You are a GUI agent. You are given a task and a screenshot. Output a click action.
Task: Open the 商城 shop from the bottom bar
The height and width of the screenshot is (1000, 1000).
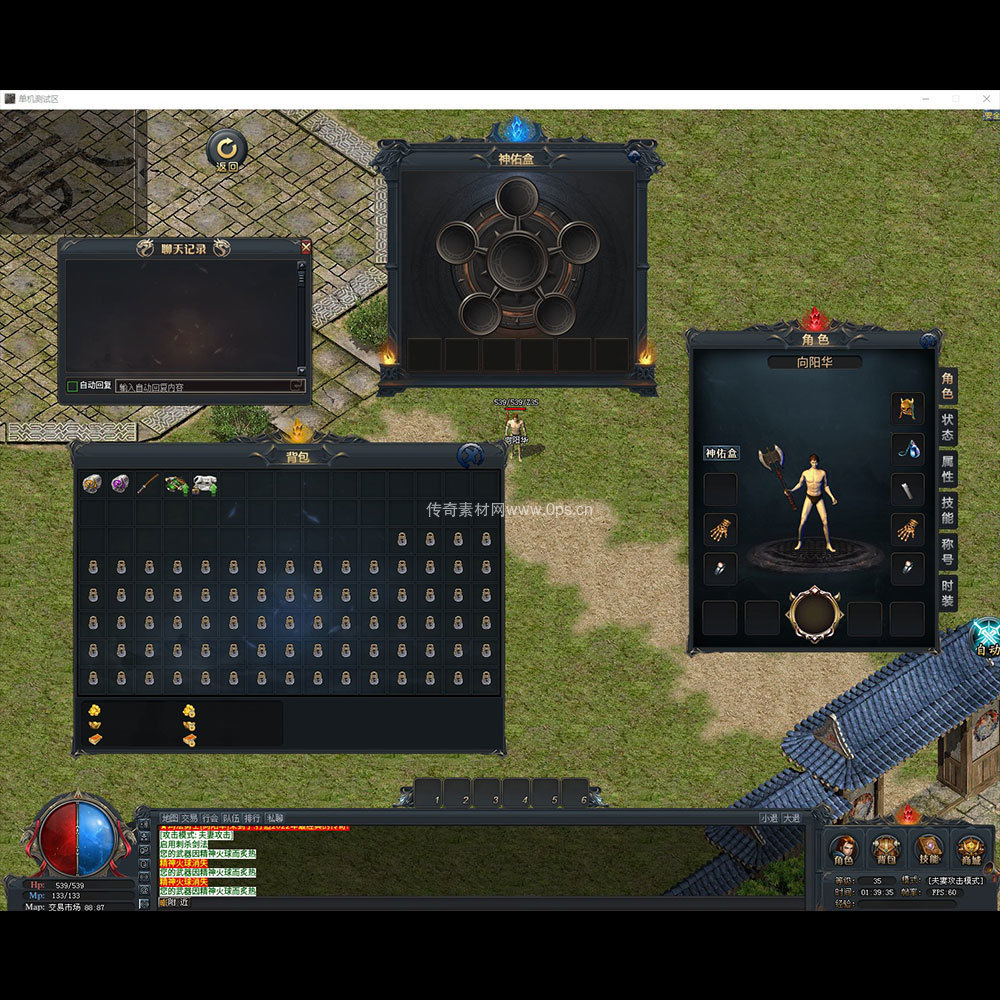971,850
